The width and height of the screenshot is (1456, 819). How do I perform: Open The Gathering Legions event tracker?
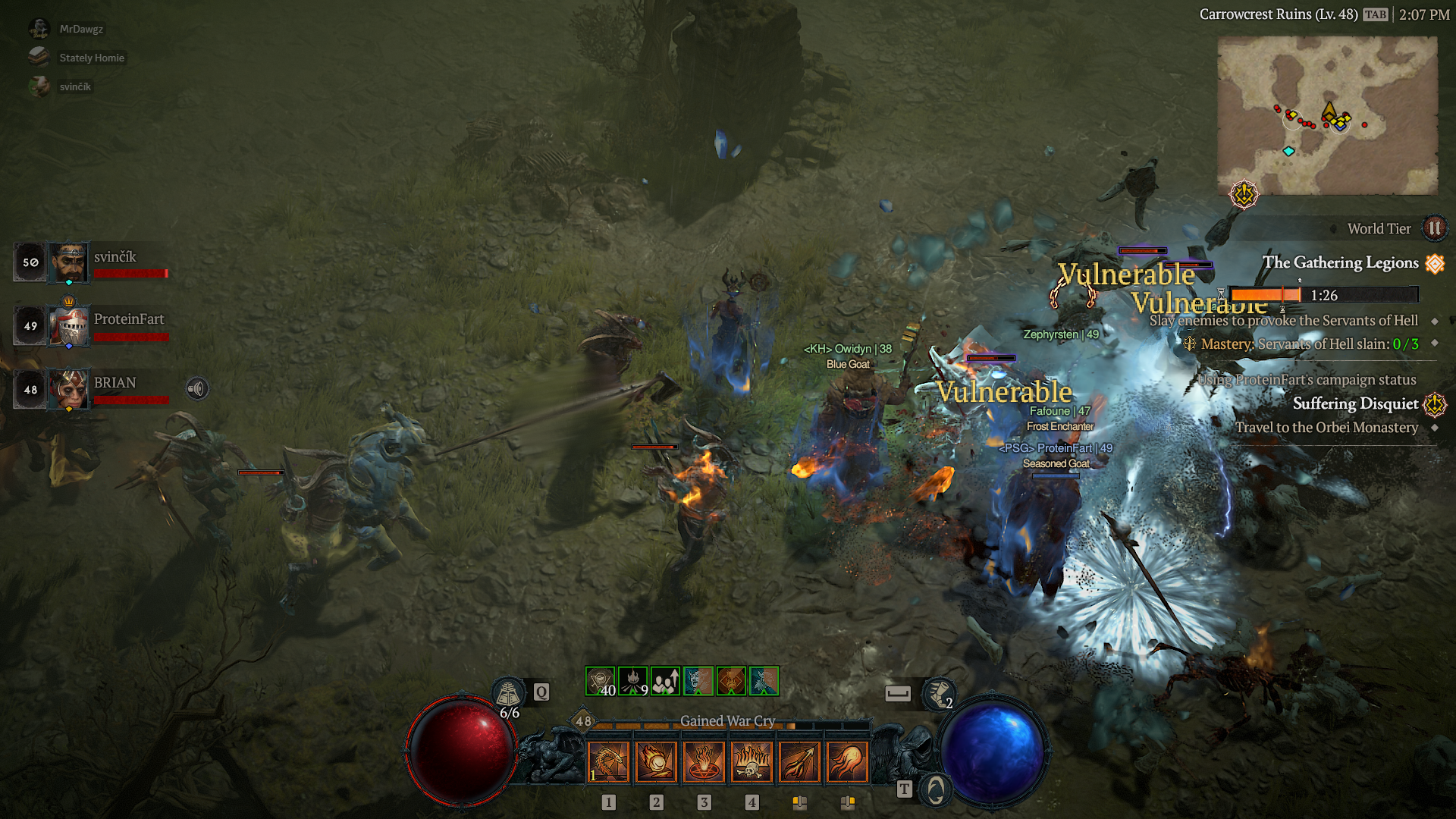1340,262
